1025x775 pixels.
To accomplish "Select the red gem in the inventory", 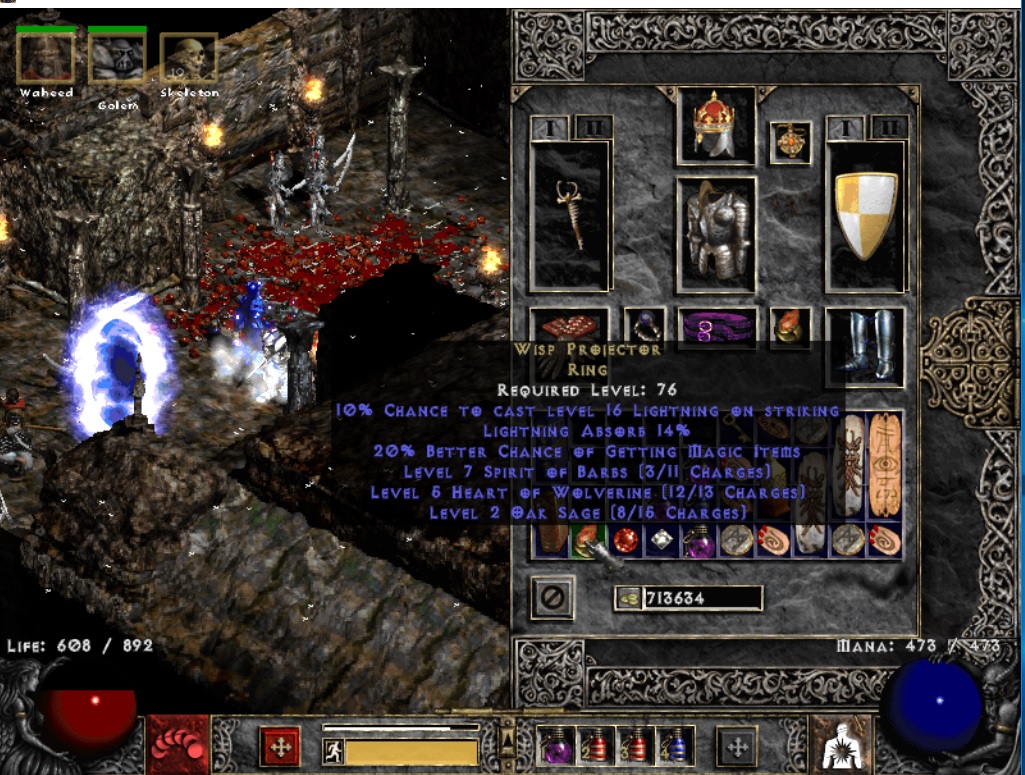I will 626,541.
